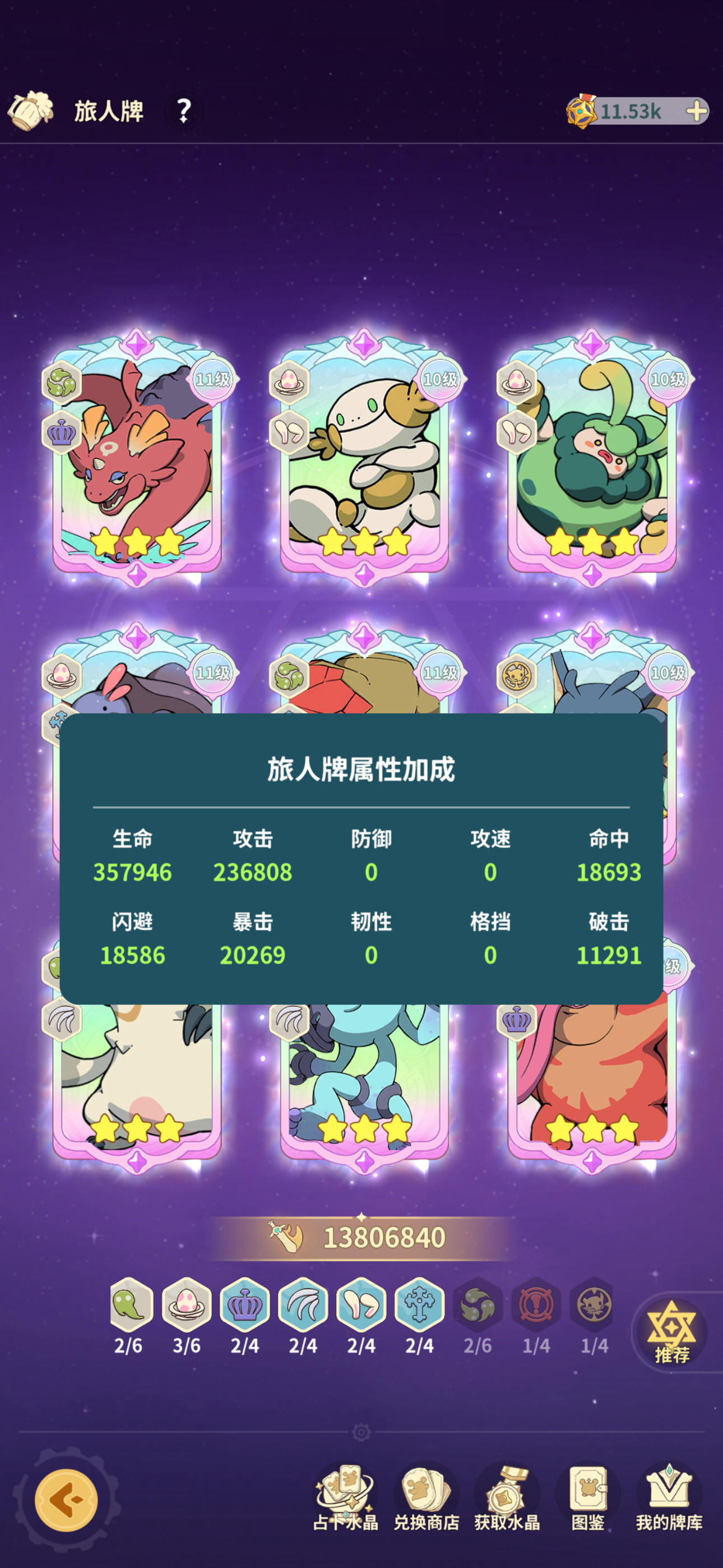
Task: Open 占卜水晶 card drawing screen
Action: pyautogui.click(x=346, y=1491)
